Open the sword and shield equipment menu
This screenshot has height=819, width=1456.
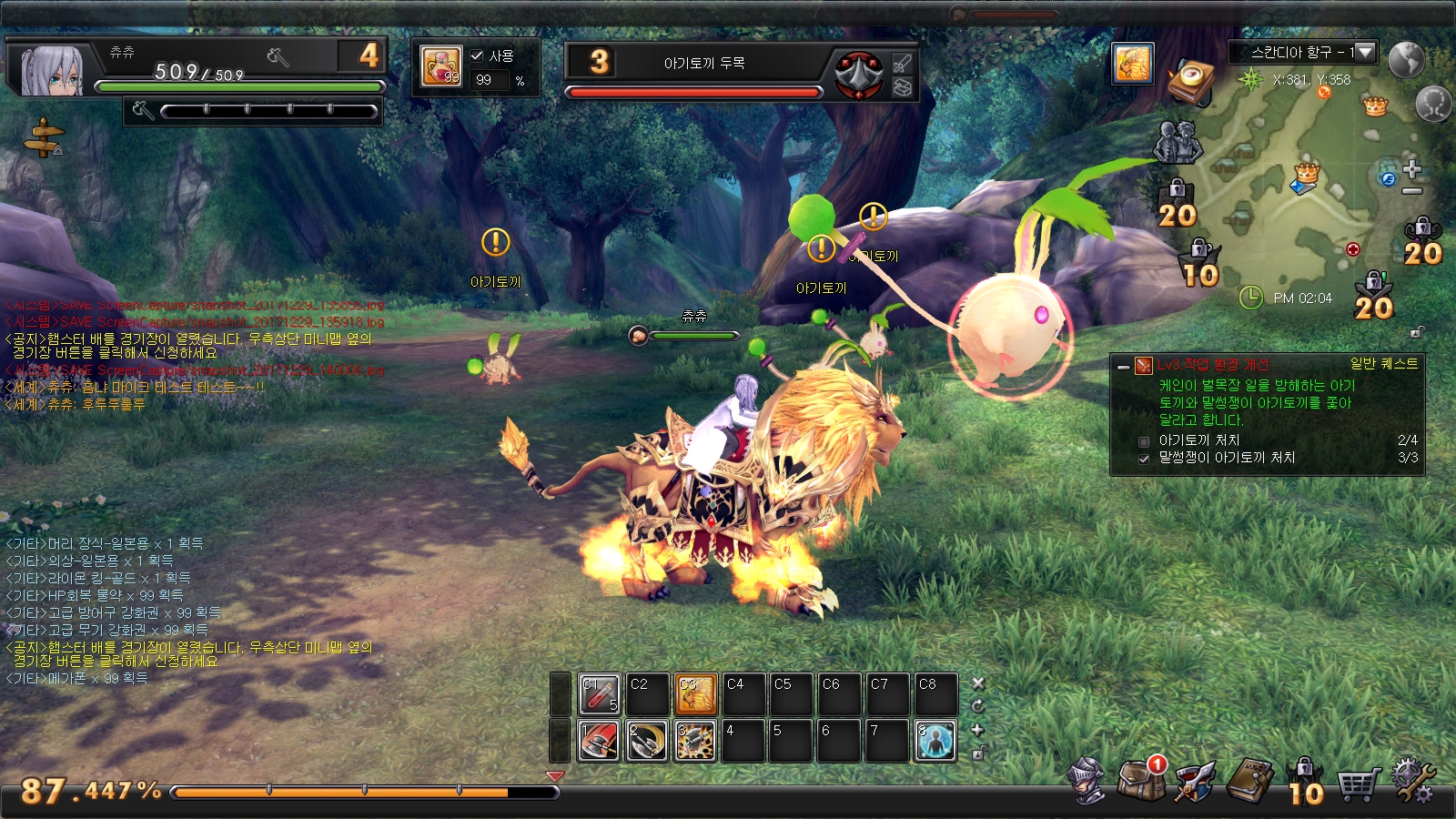[1194, 781]
